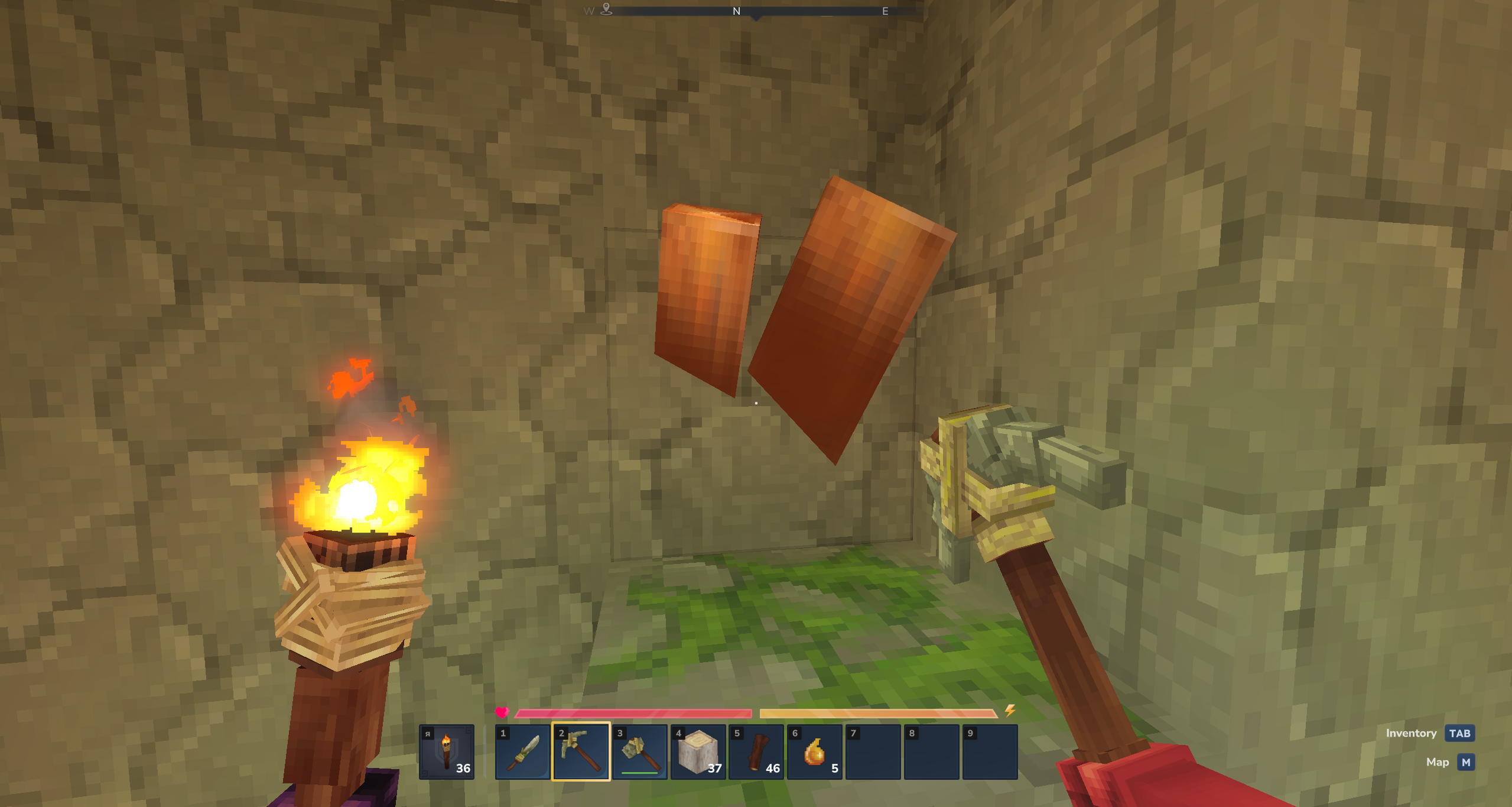Select the stick stack of 46
The width and height of the screenshot is (1512, 807).
[756, 751]
